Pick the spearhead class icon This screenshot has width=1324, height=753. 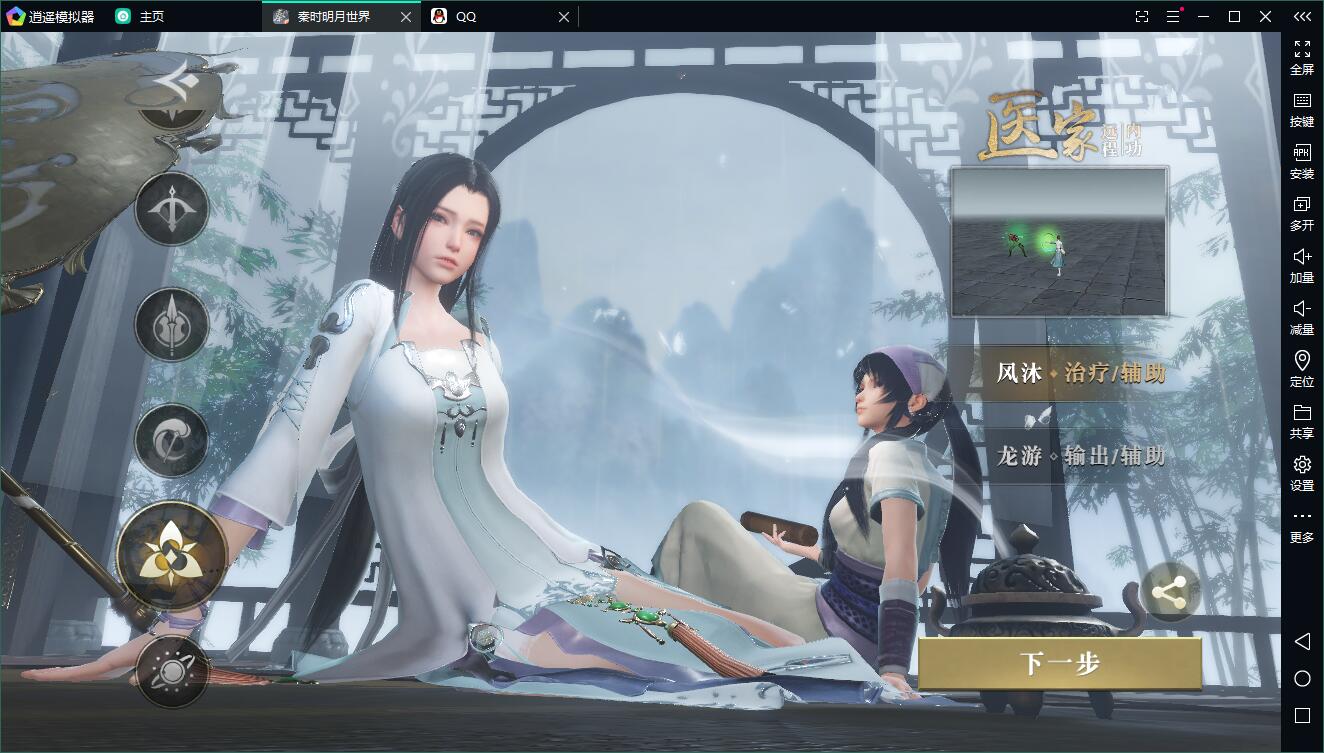click(172, 324)
